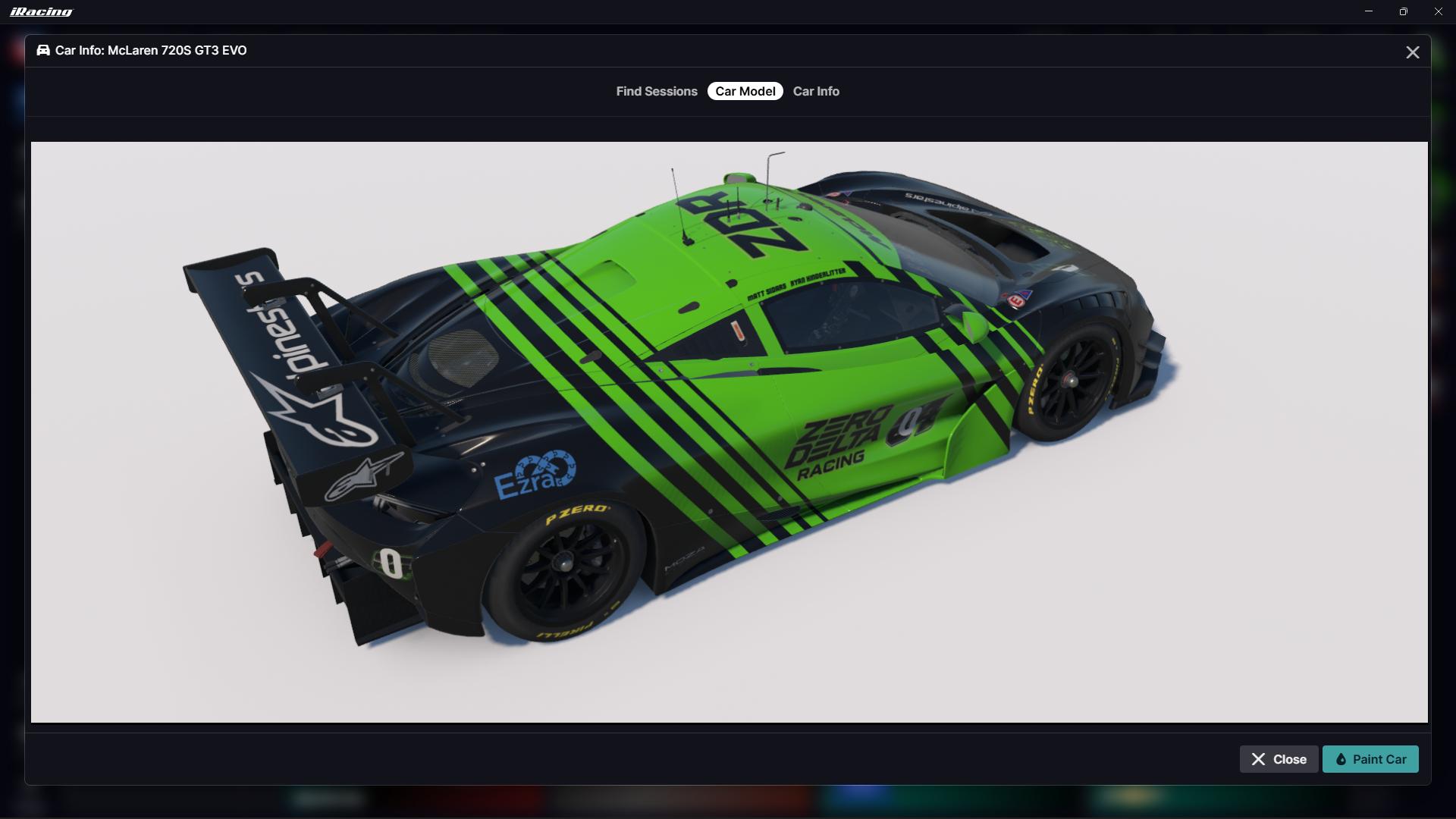
Task: Click the Close button at the bottom
Action: (1279, 759)
